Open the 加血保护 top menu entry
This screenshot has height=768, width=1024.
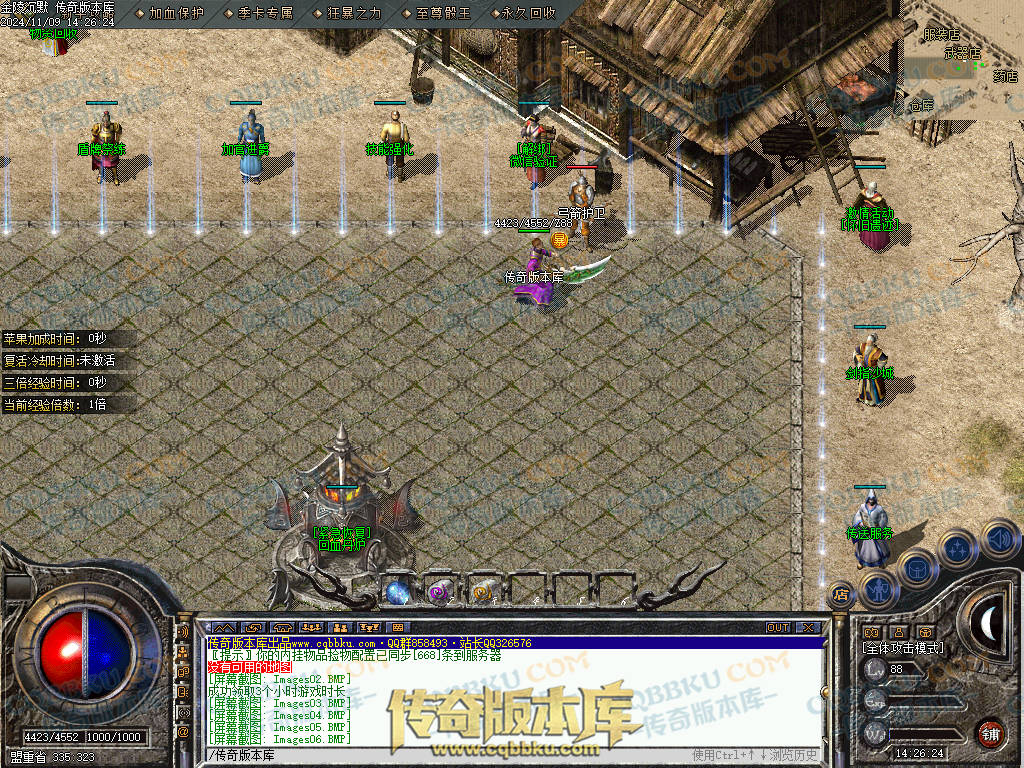(176, 13)
